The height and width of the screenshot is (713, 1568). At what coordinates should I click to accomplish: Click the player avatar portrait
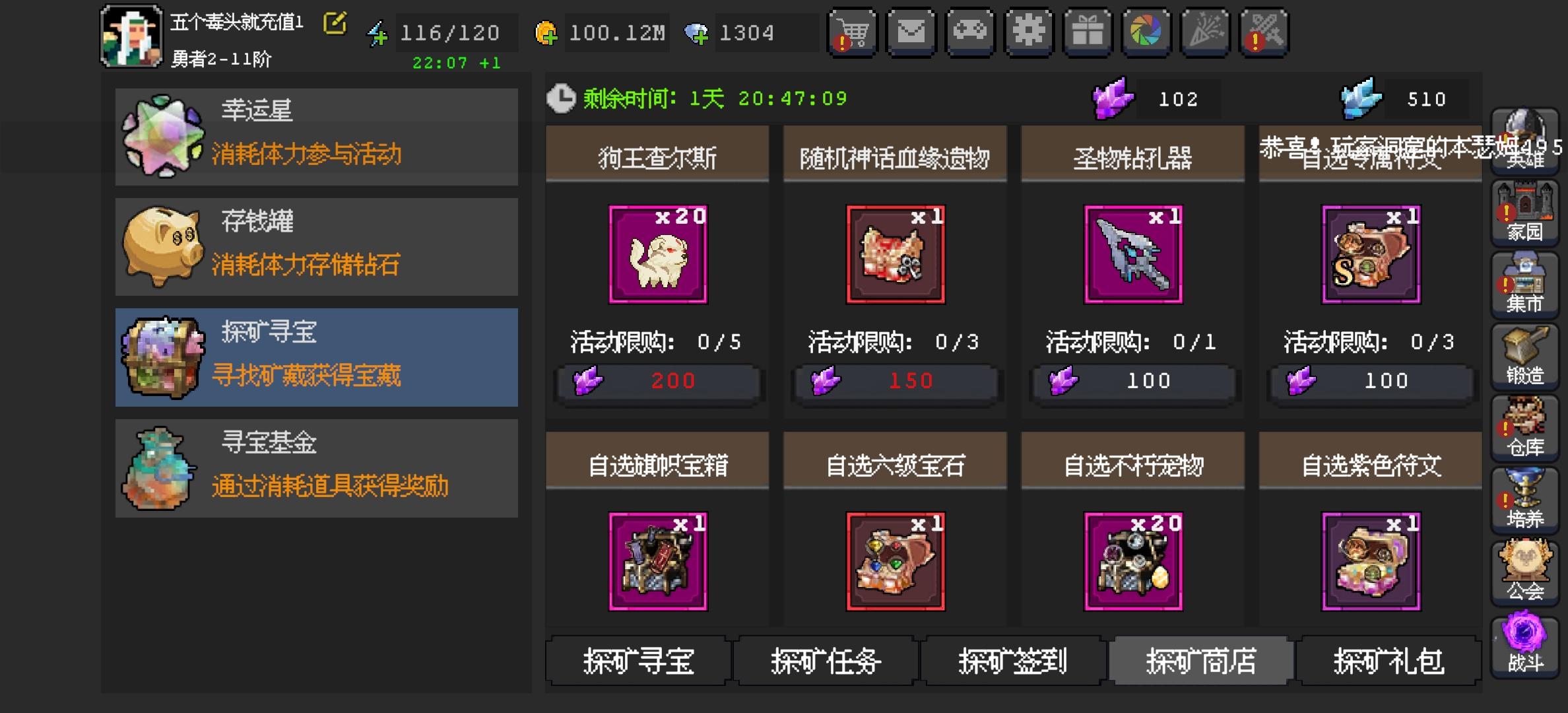(x=130, y=34)
